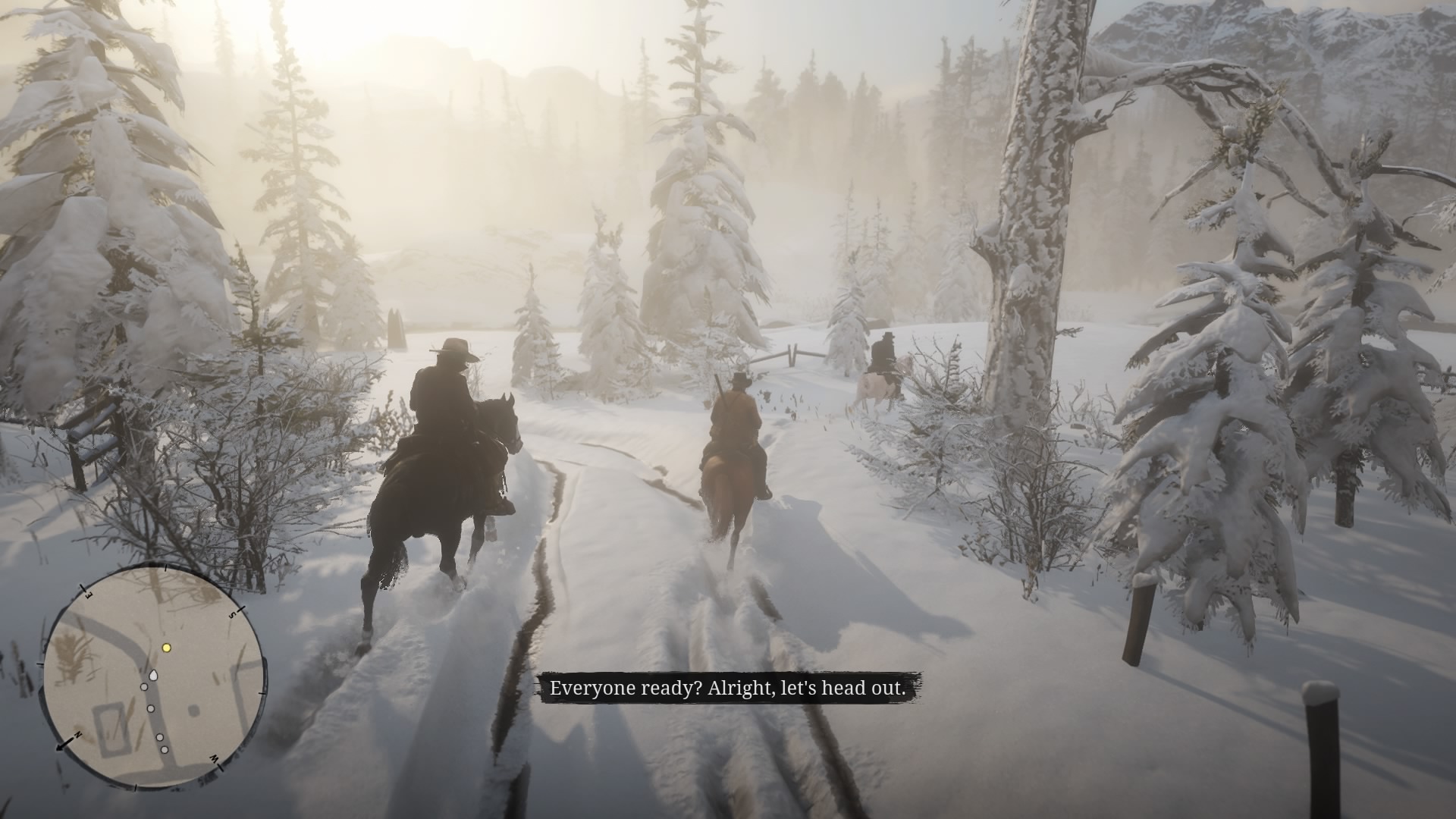
Task: Select the topmost companion dot on the minimap
Action: pos(143,688)
